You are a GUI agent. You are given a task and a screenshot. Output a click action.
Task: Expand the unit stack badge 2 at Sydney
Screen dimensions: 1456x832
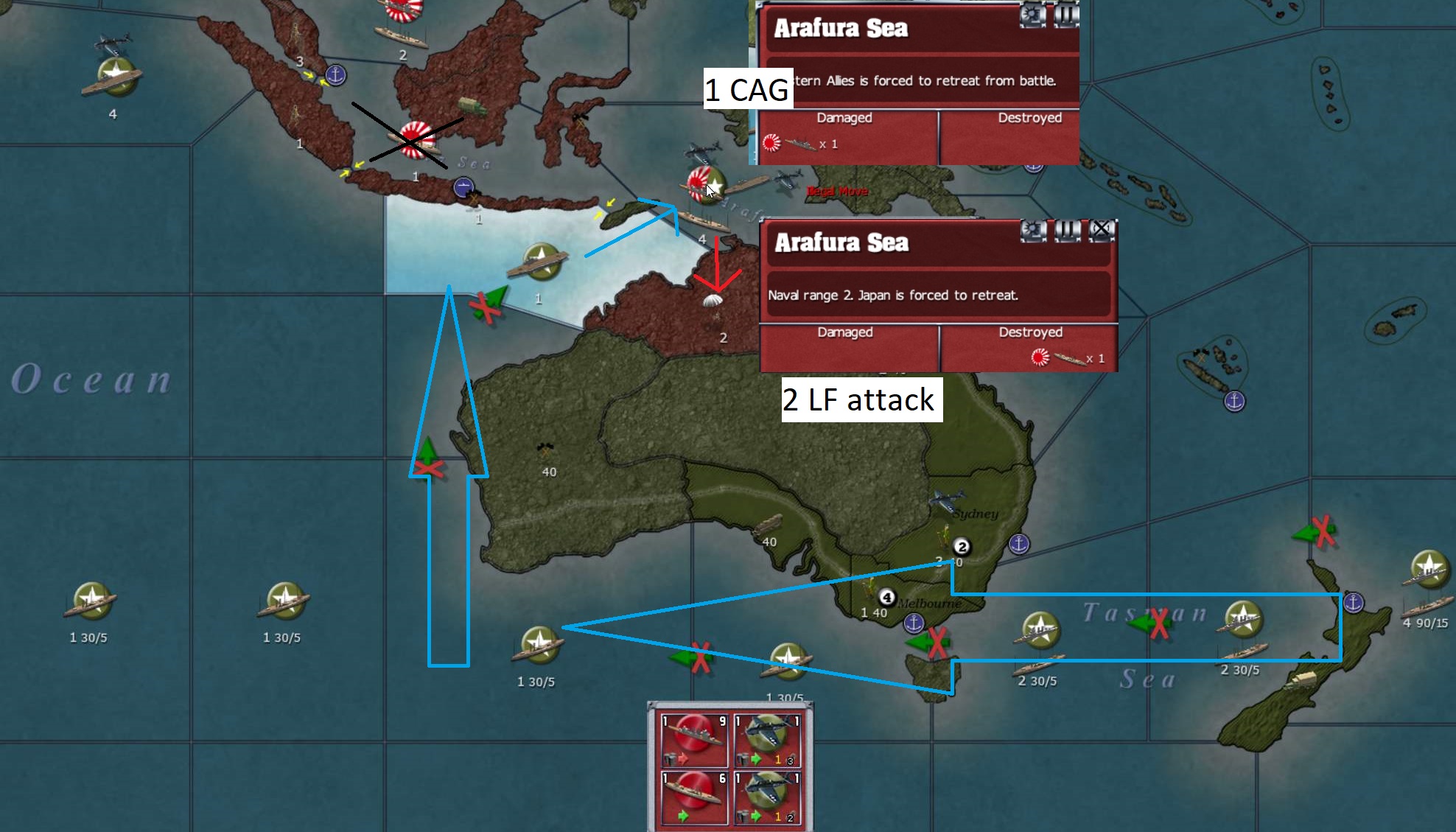click(x=961, y=546)
